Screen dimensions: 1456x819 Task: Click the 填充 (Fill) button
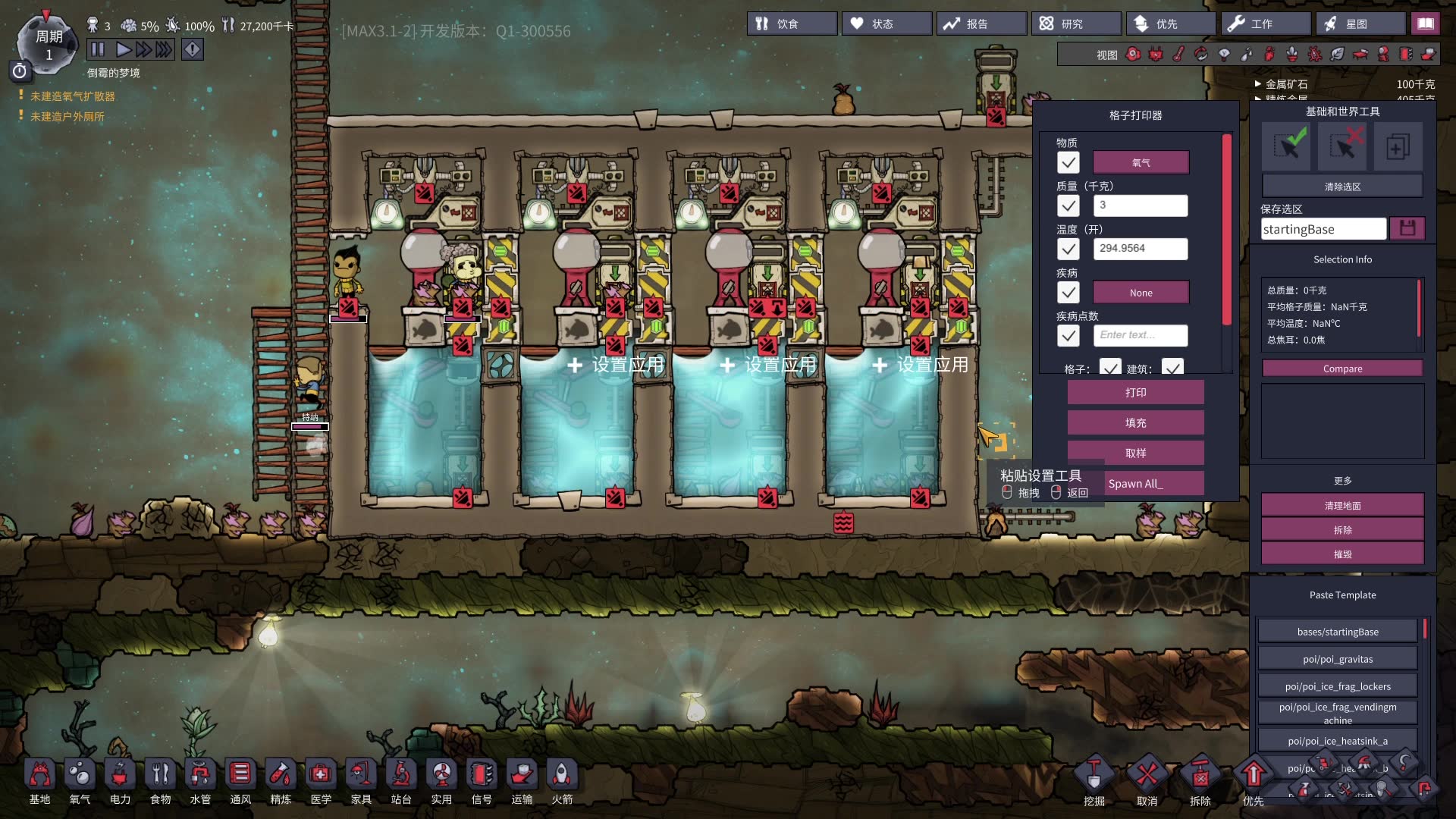coord(1135,423)
